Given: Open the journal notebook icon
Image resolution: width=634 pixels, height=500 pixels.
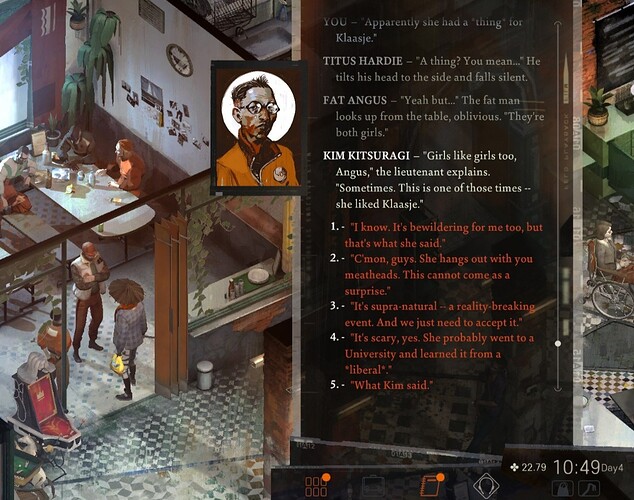Looking at the screenshot, I should point(430,487).
